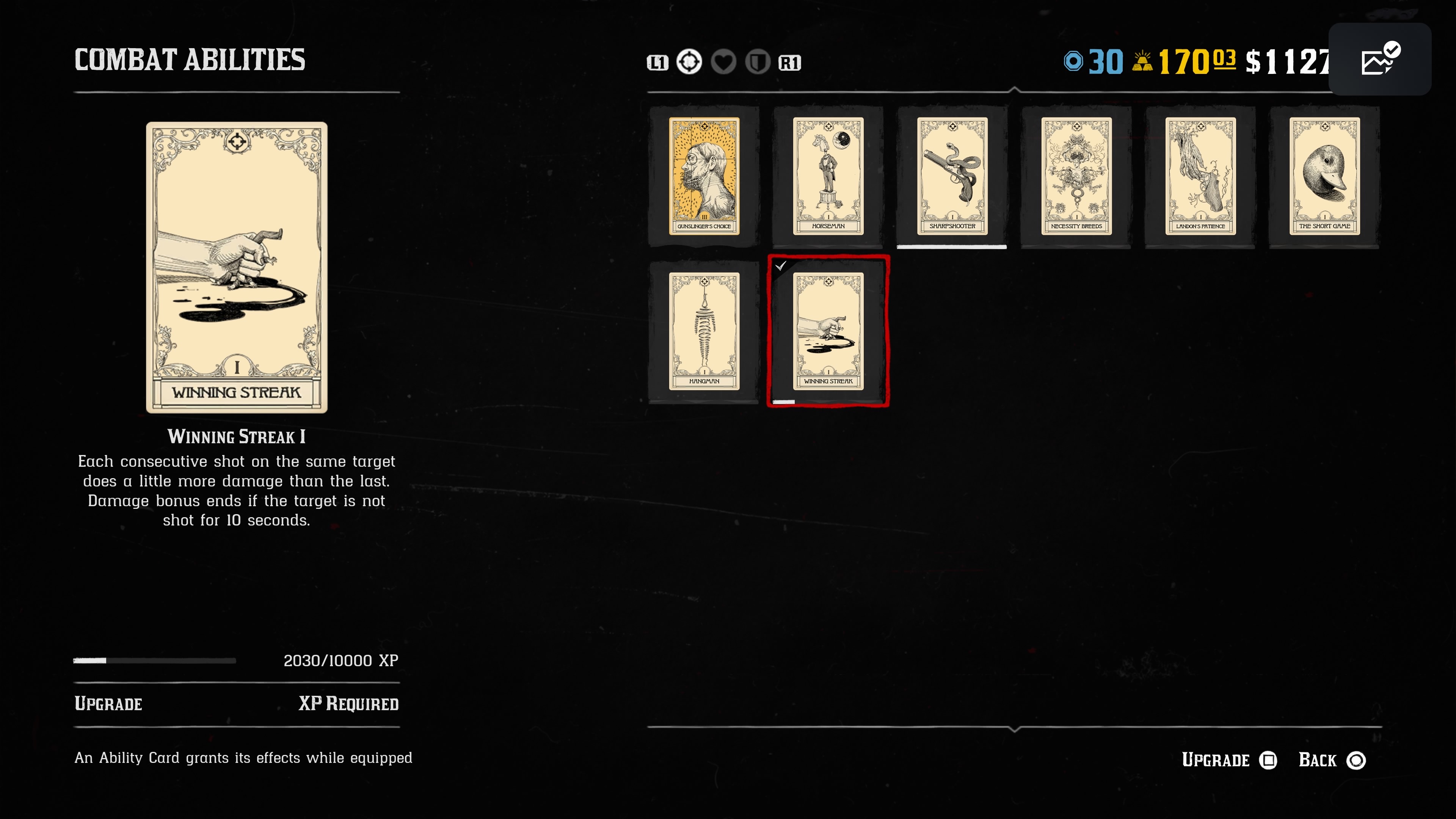Pick the Hangman ability card
Viewport: 1456px width, 819px height.
[704, 331]
